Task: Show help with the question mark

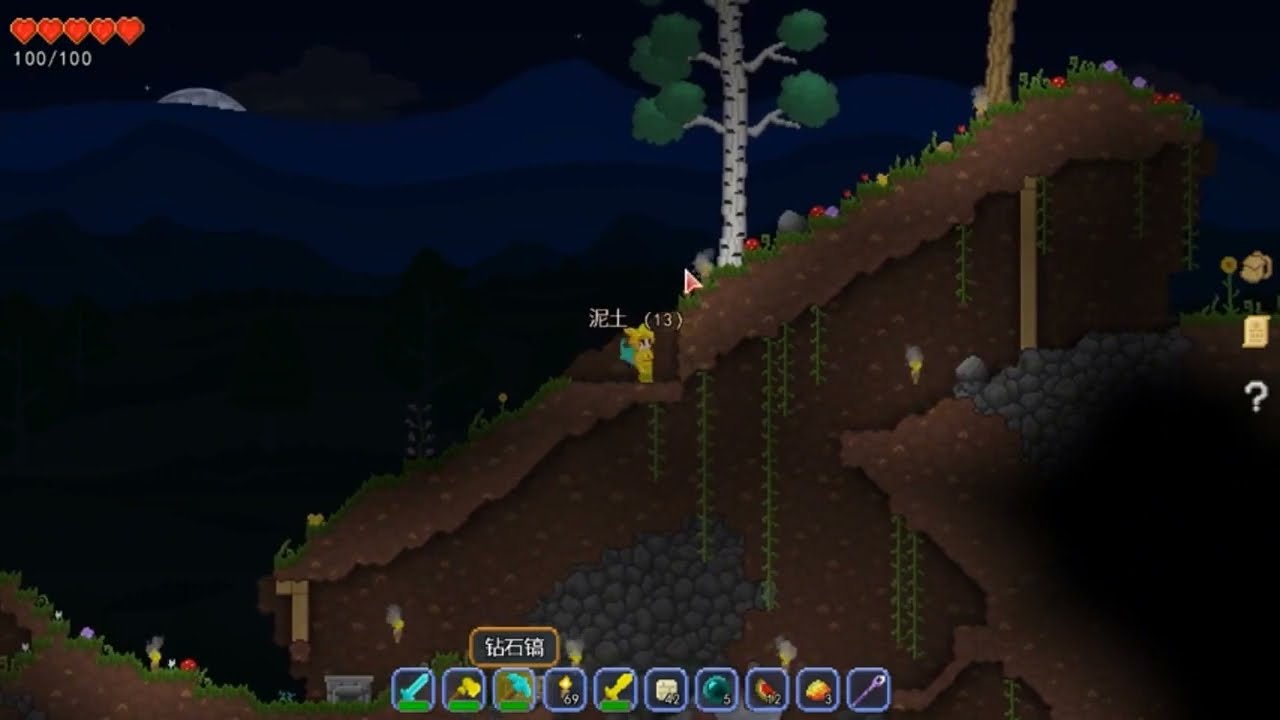Action: [1256, 397]
